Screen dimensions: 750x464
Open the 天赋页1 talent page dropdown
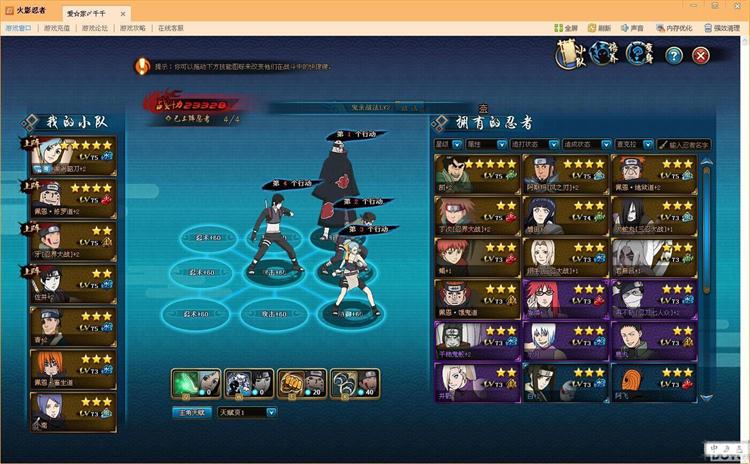click(x=242, y=412)
